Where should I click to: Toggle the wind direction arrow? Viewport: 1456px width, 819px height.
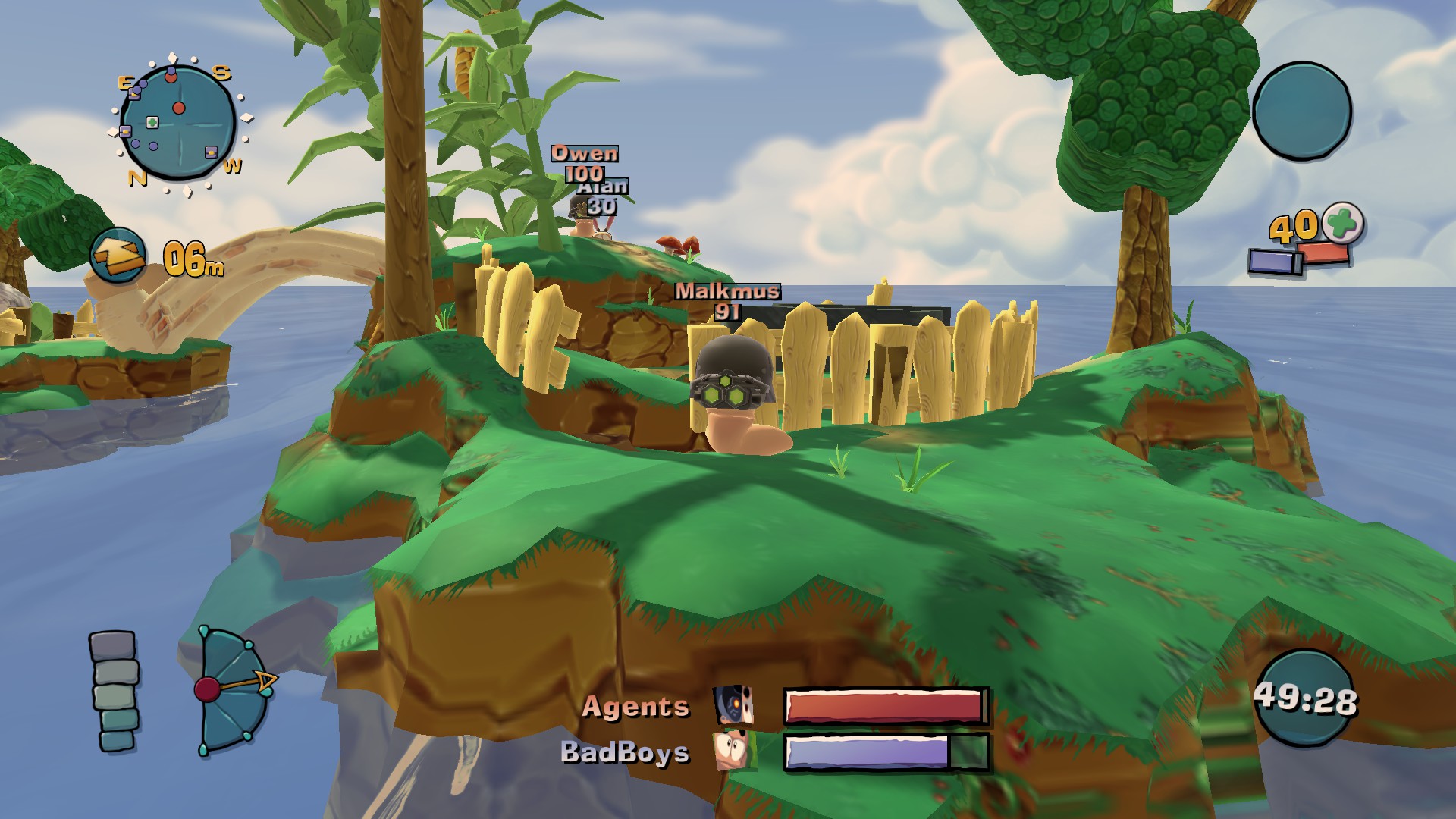click(118, 252)
